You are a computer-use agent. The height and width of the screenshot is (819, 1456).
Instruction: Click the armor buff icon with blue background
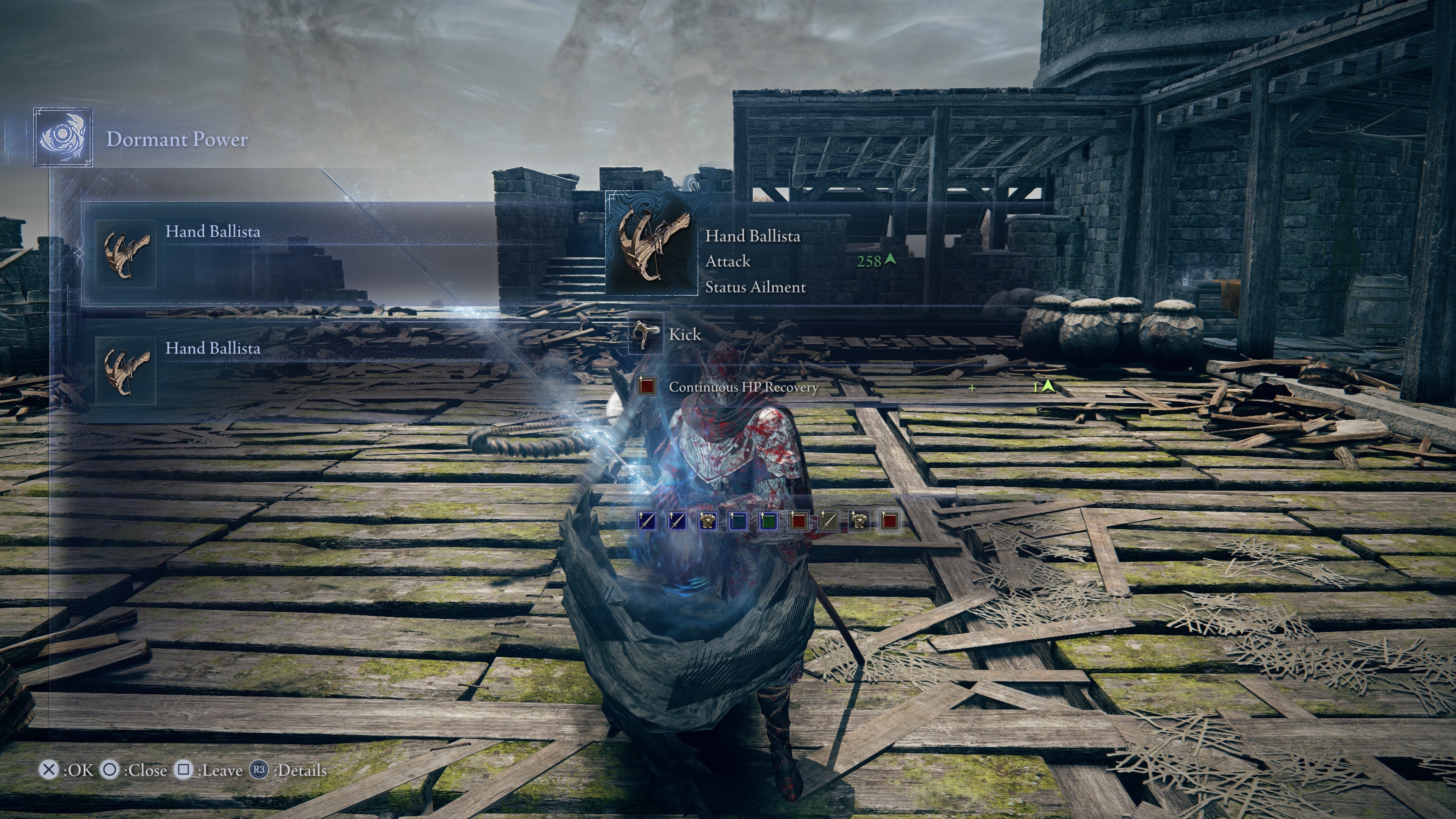(x=706, y=521)
